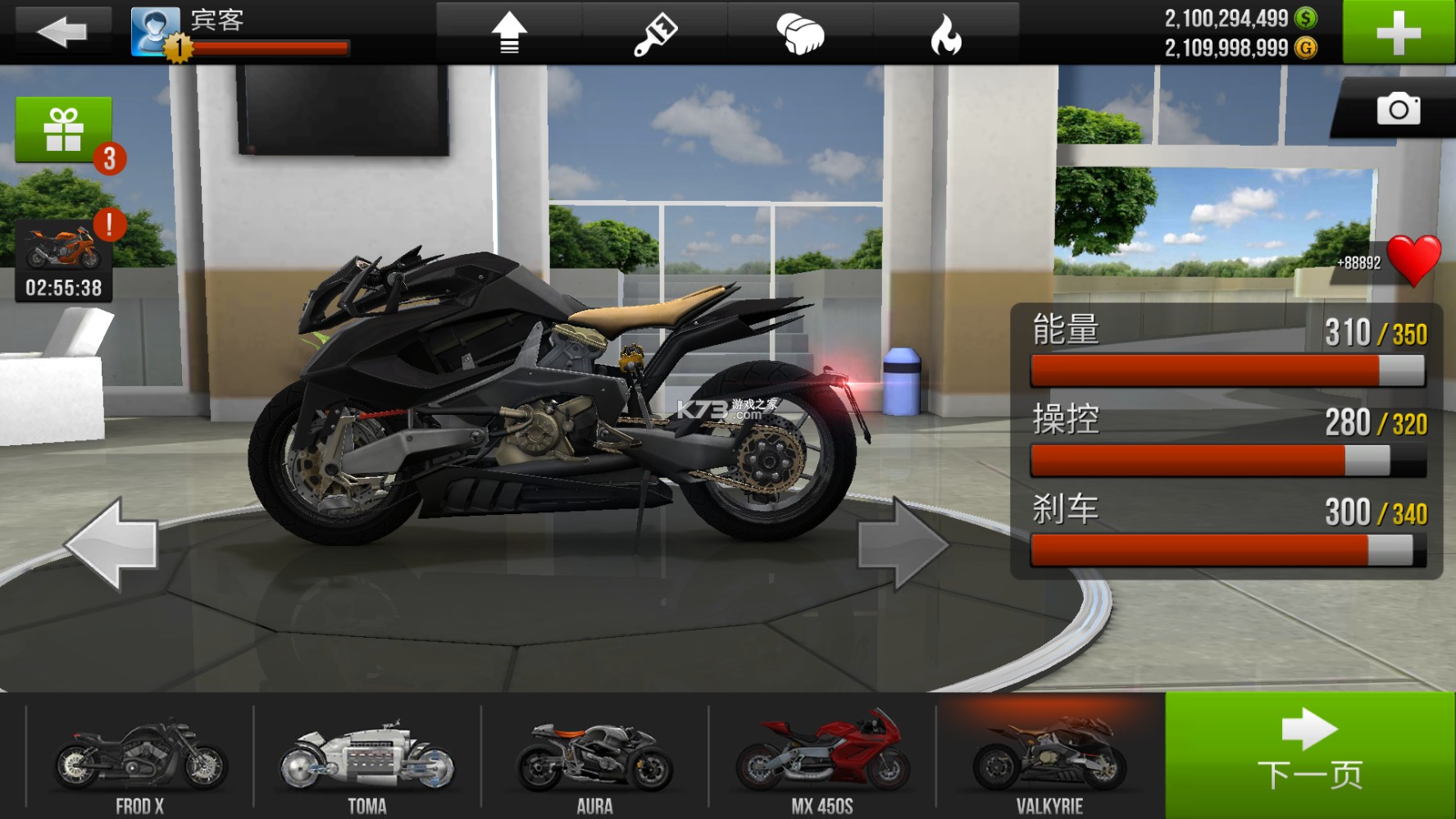Switch to the paint brush customization tab
Image resolution: width=1456 pixels, height=819 pixels.
pos(655,33)
